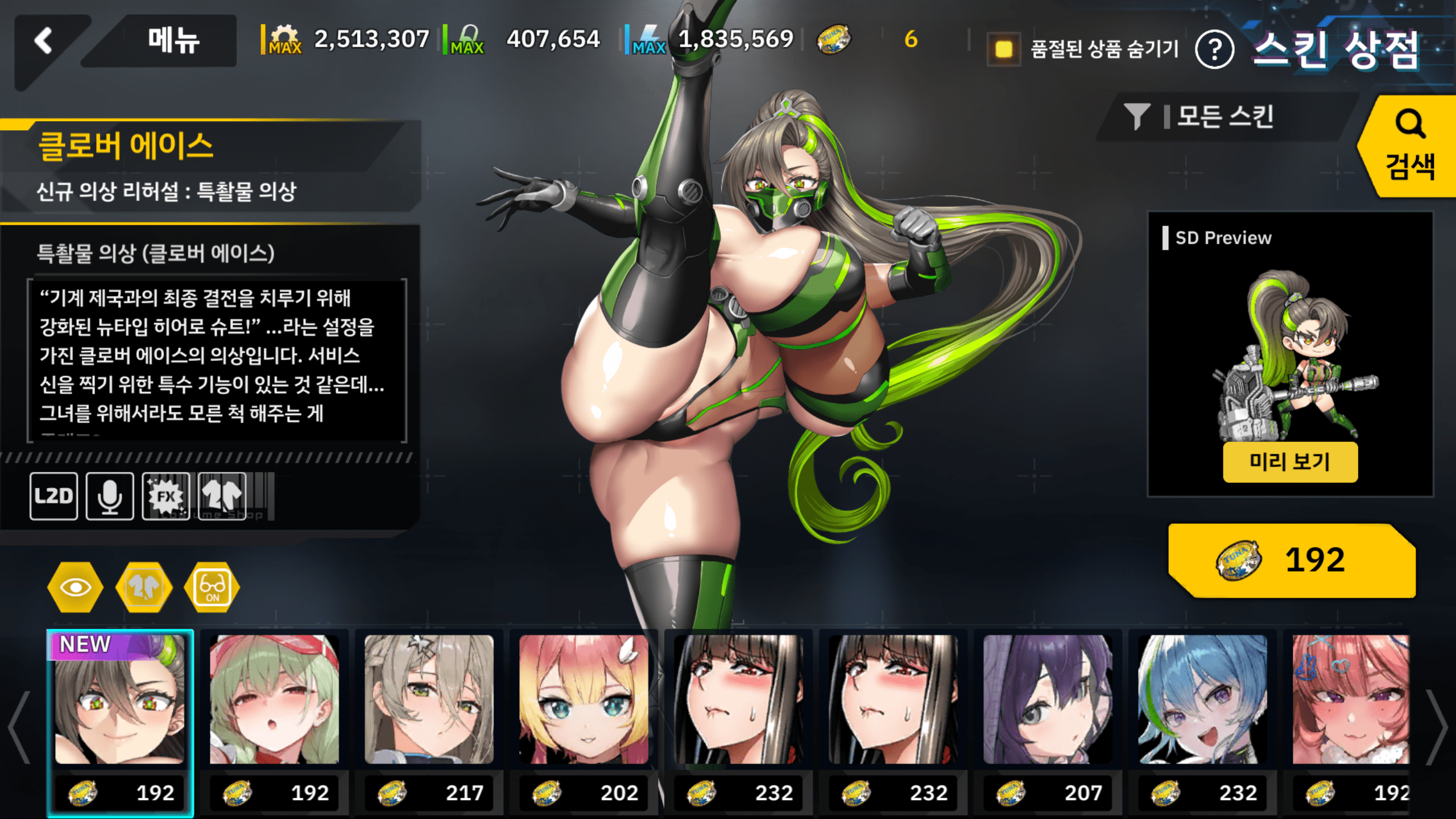Buy the skin for 192 tuna coins
1456x819 pixels.
tap(1291, 560)
